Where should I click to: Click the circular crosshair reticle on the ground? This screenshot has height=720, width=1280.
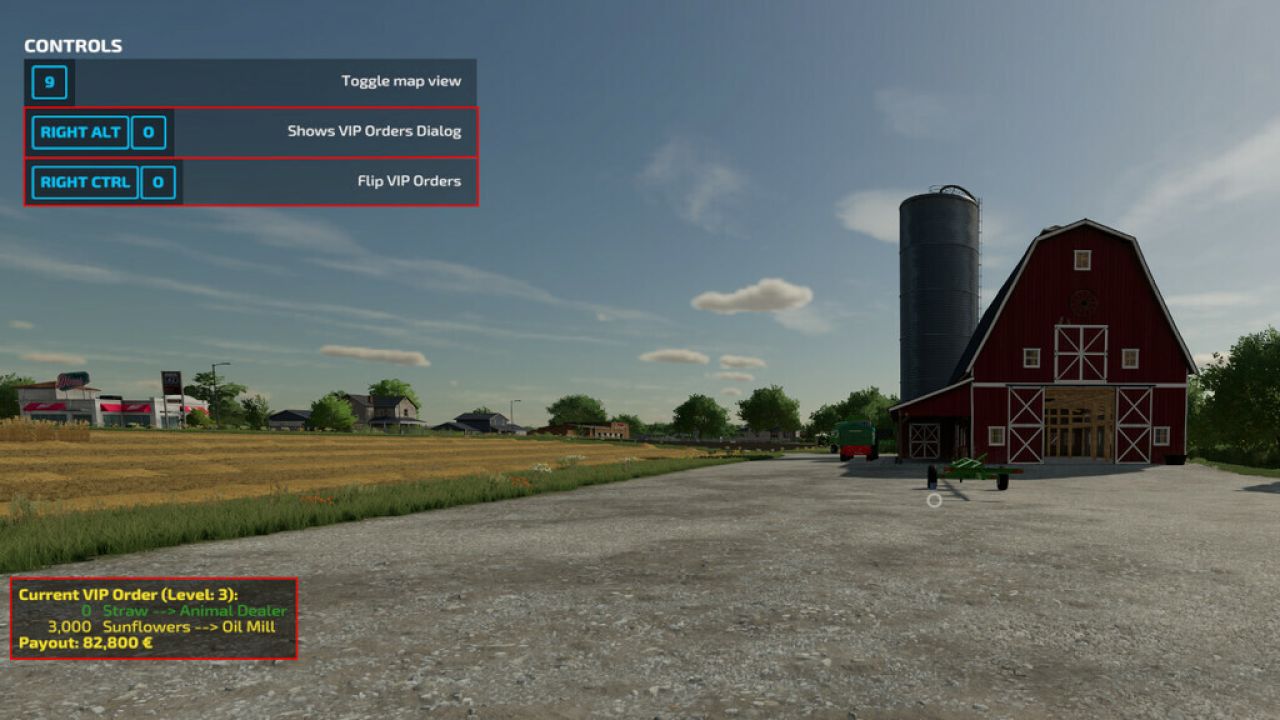932,498
